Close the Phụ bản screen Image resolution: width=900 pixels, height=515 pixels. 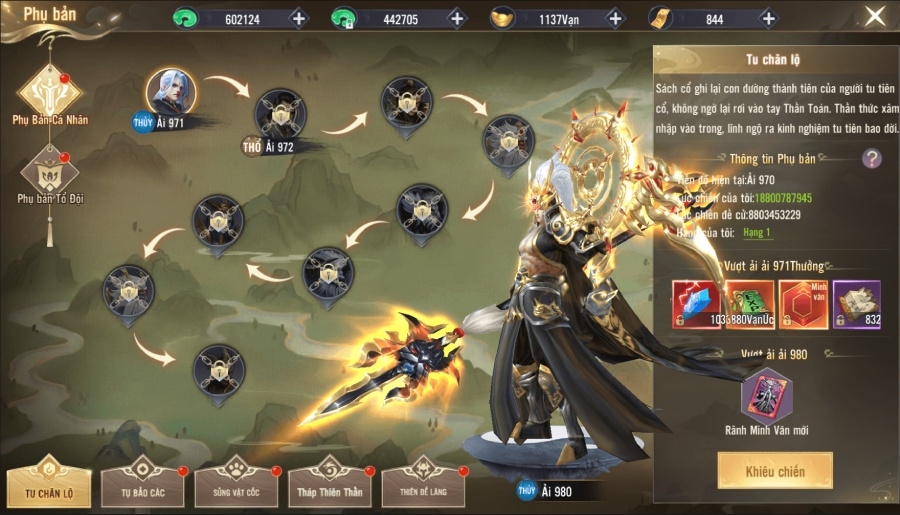[x=875, y=16]
